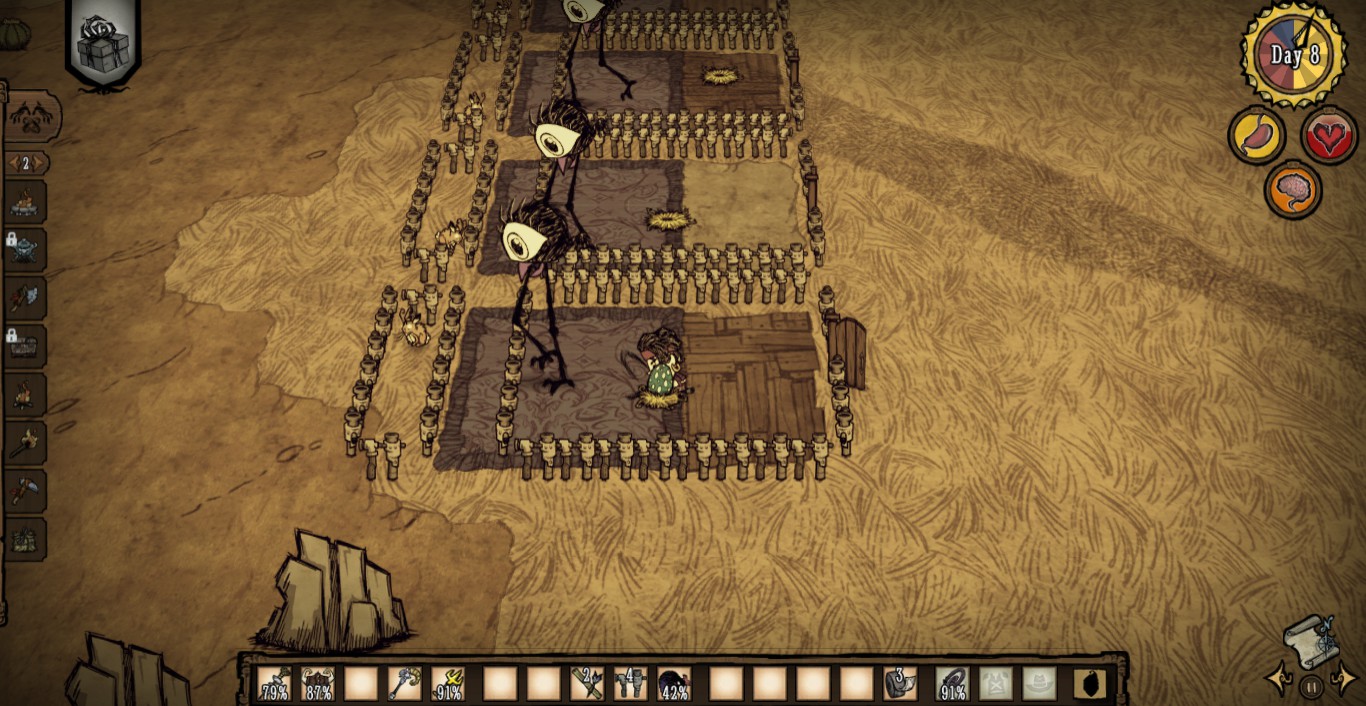Select the stack of 4 fence items
1366x706 pixels.
pos(630,684)
